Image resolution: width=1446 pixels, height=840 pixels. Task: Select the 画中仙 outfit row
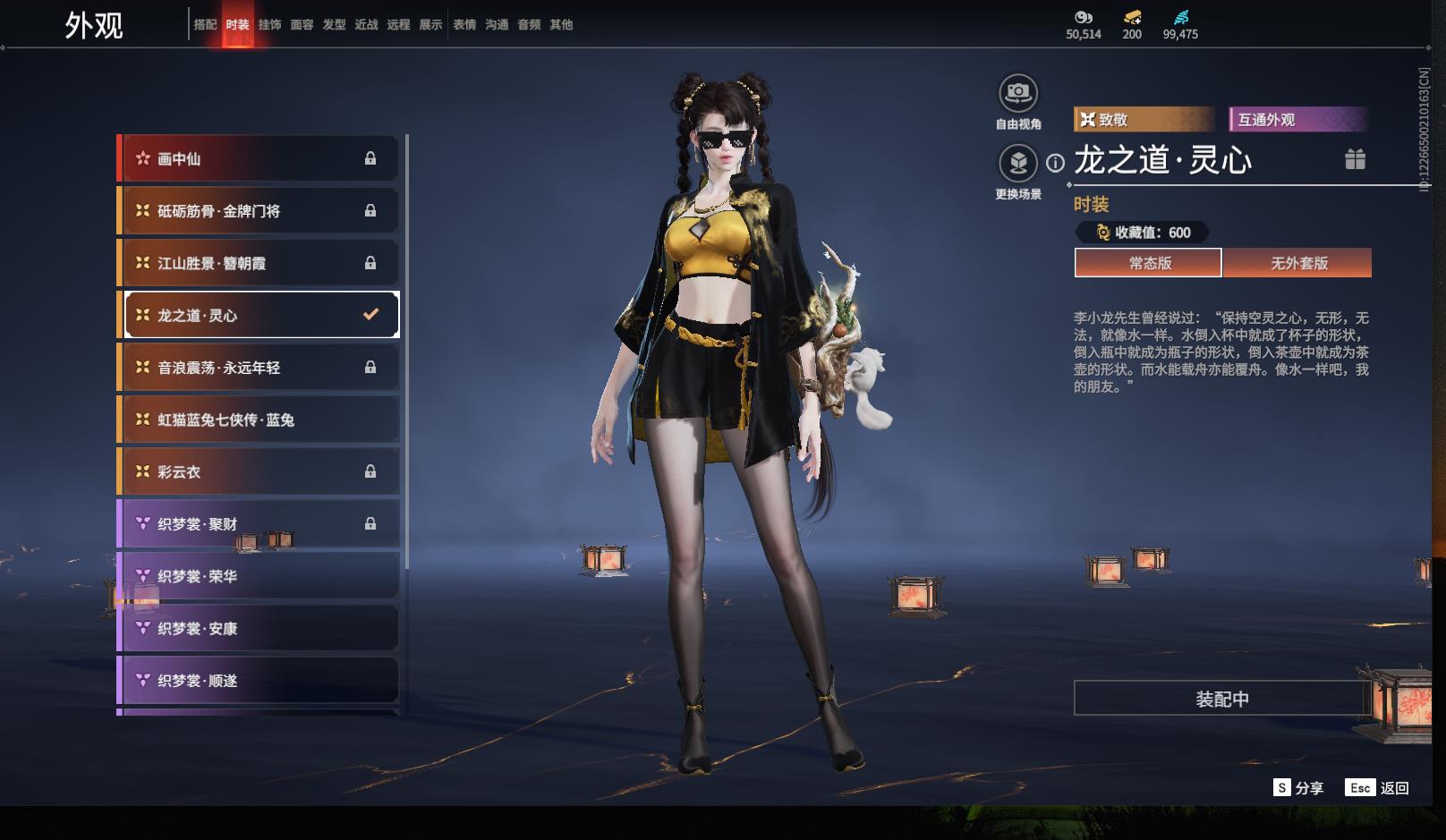pos(258,158)
